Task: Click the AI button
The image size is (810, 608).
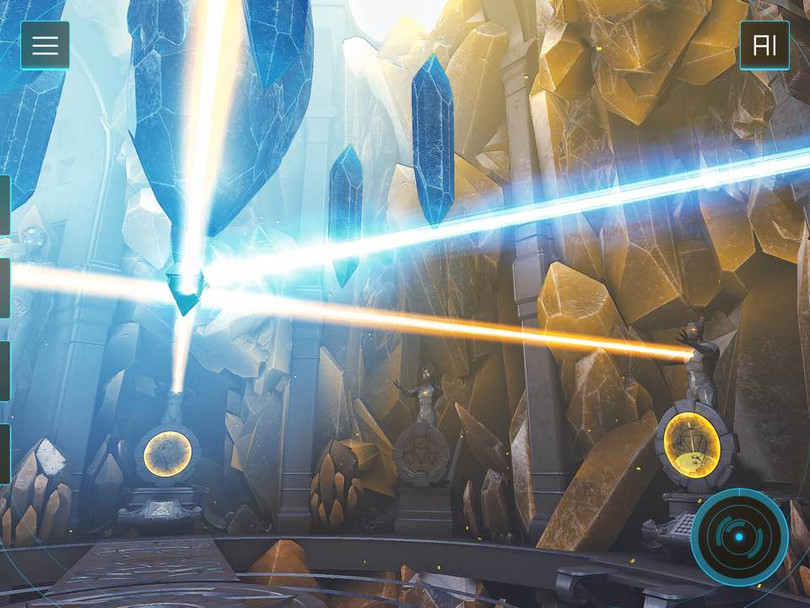Action: 764,46
